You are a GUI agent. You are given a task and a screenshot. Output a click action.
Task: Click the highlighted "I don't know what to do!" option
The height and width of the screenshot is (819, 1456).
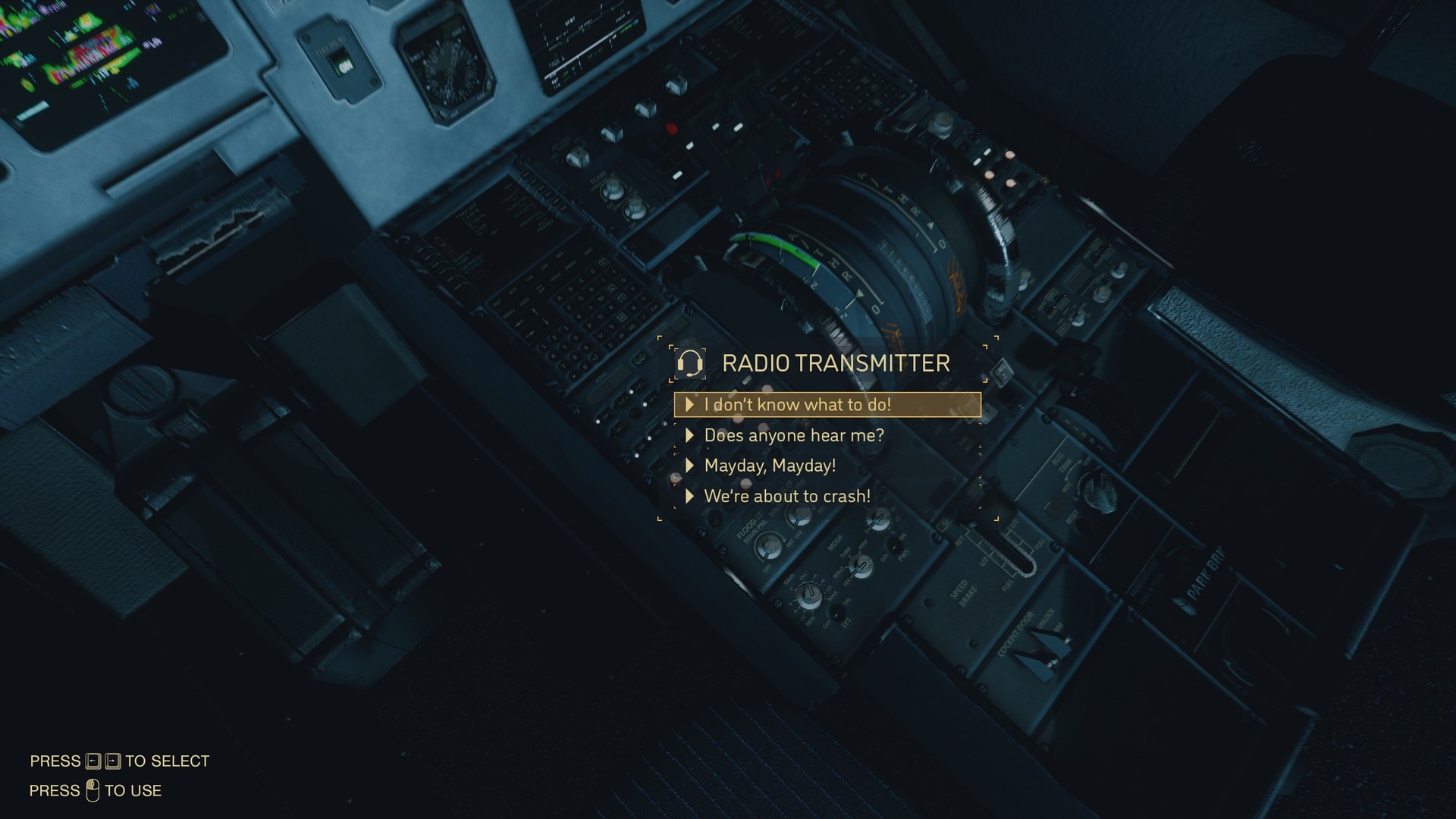[799, 405]
